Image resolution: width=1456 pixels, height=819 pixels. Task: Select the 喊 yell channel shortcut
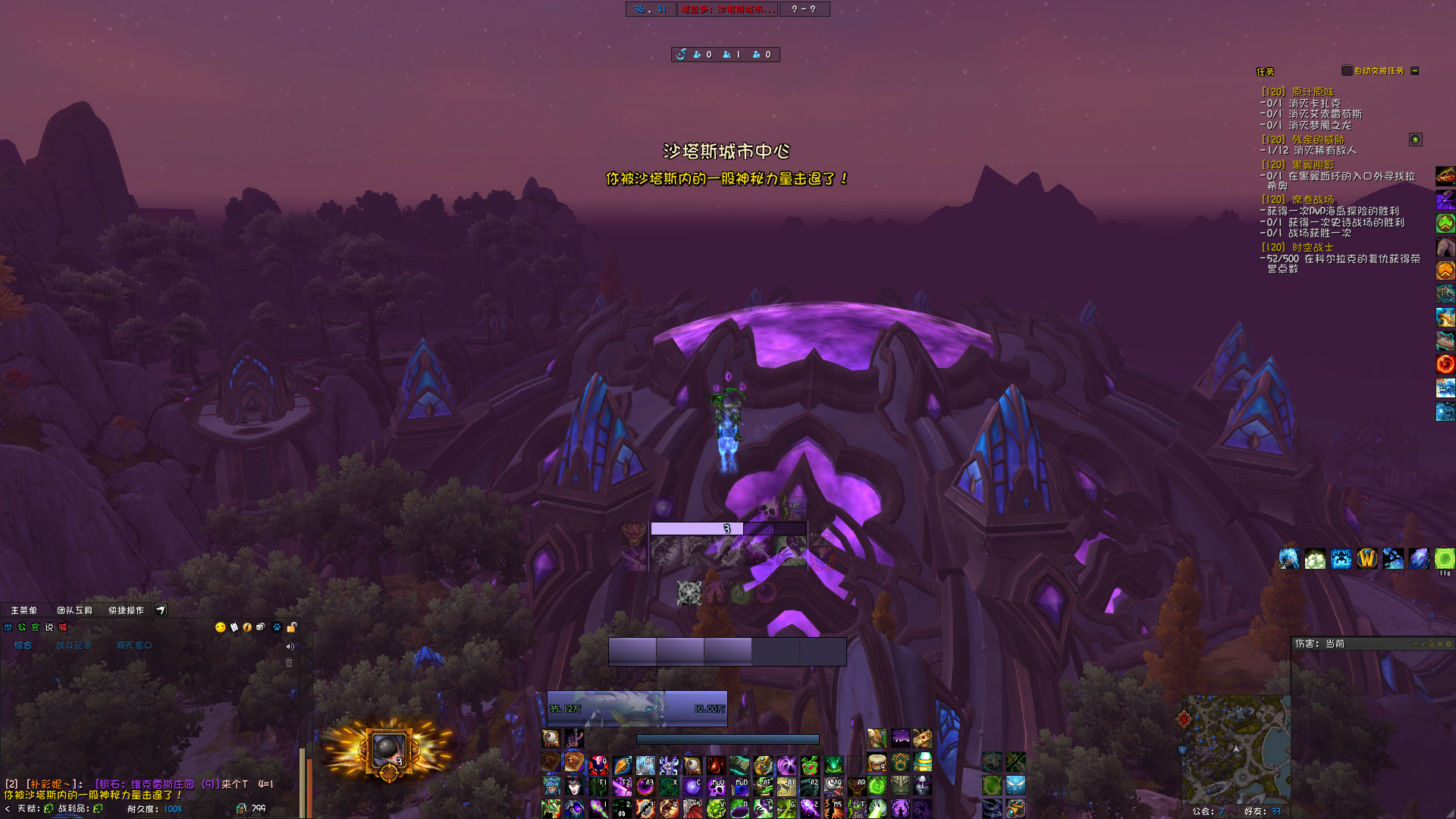tap(63, 627)
